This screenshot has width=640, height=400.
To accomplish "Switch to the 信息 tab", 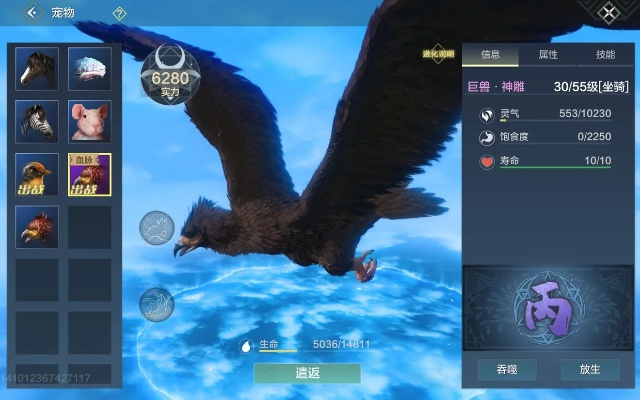I will pyautogui.click(x=490, y=55).
